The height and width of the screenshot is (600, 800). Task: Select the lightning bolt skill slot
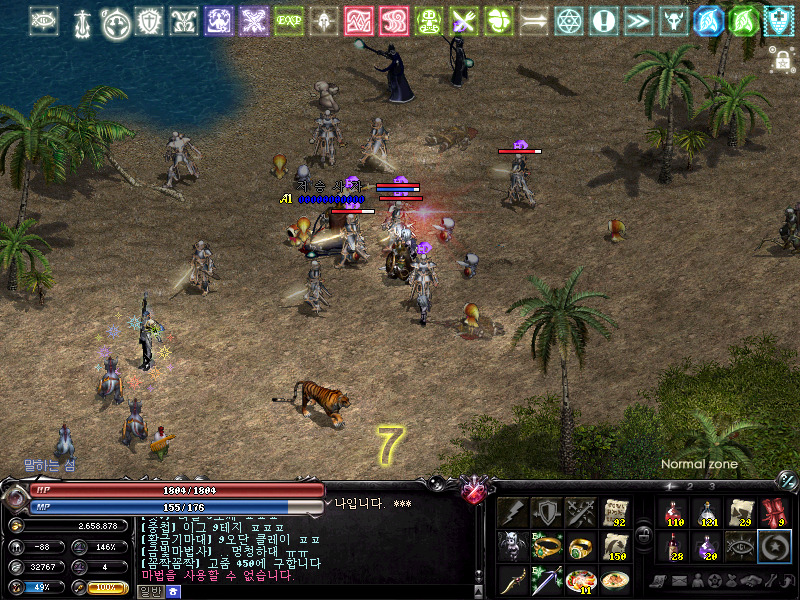[513, 513]
